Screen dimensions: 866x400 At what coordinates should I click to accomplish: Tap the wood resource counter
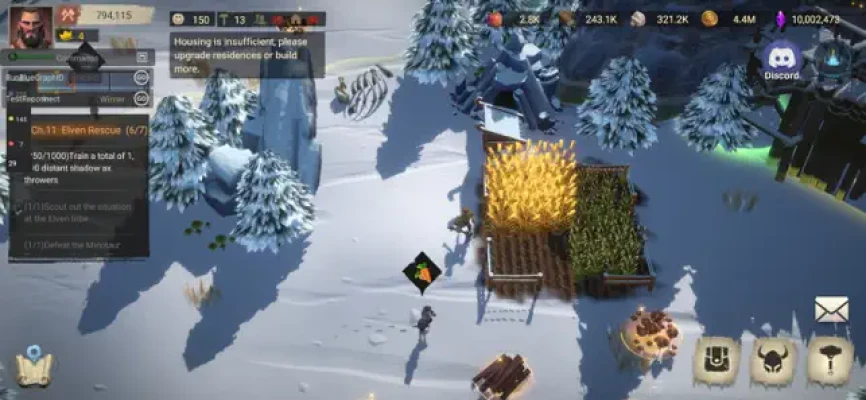588,18
